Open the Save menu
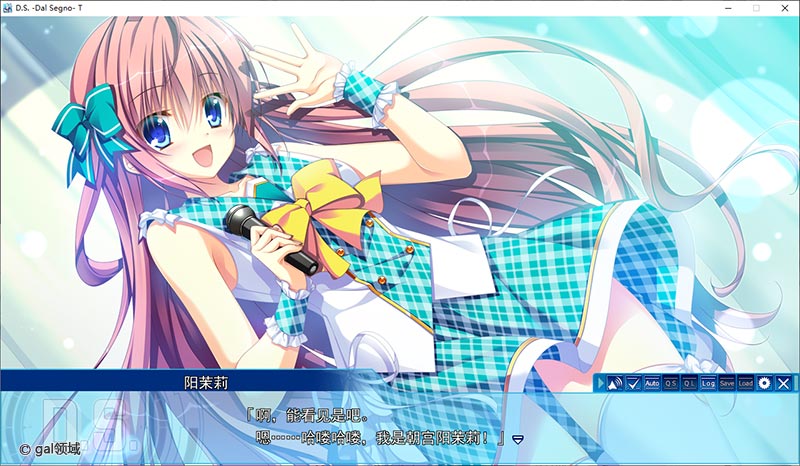Viewport: 800px width, 466px height. point(727,383)
